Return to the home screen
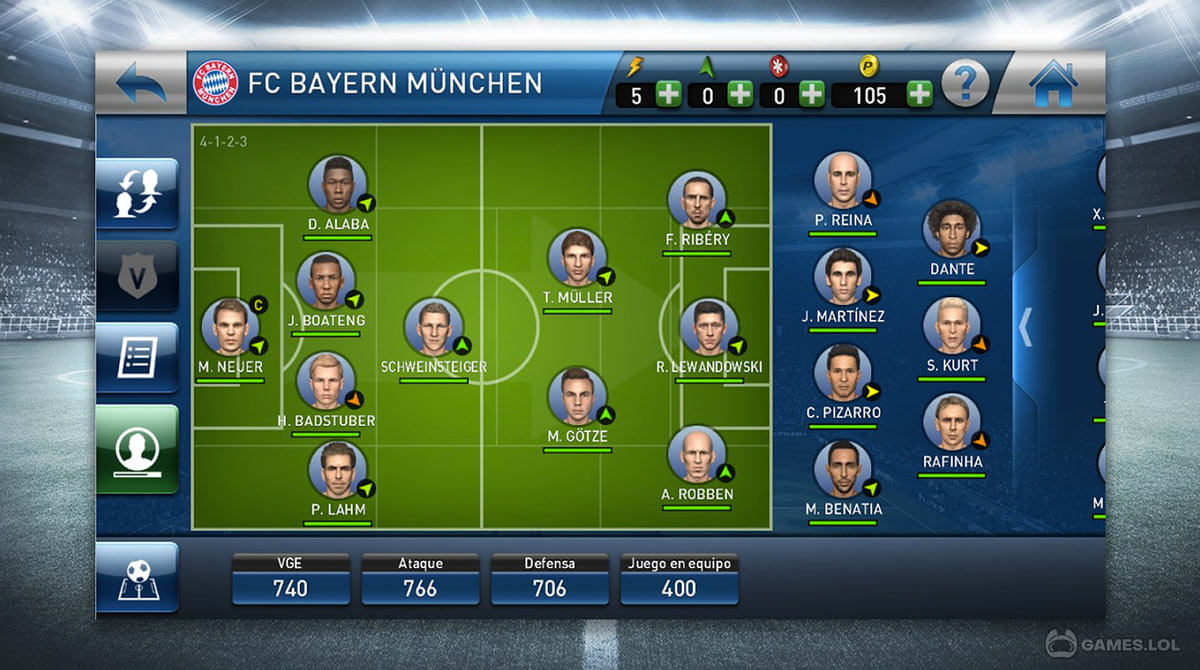The height and width of the screenshot is (670, 1200). (1052, 83)
